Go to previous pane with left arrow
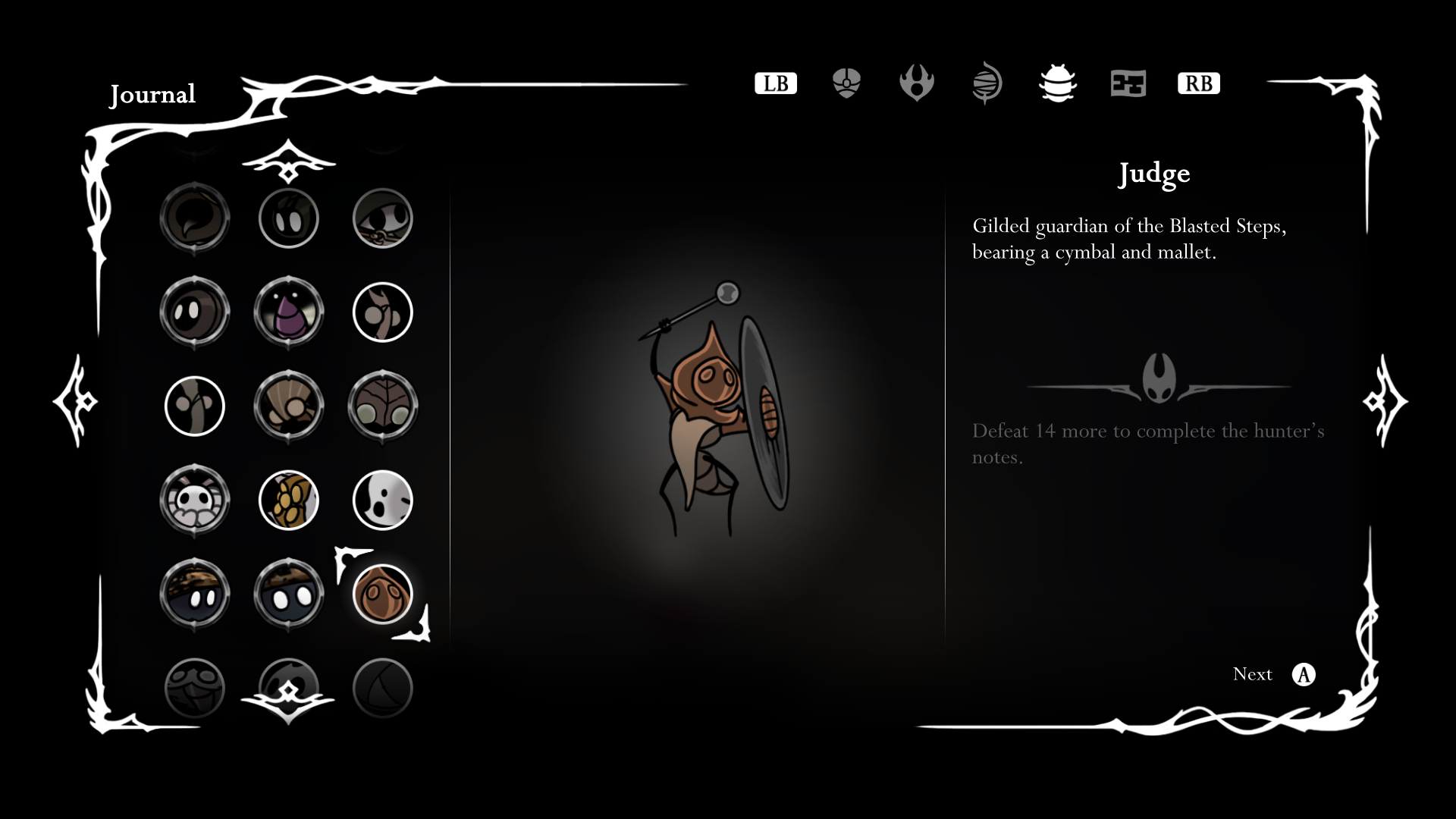This screenshot has width=1456, height=819. (75, 400)
